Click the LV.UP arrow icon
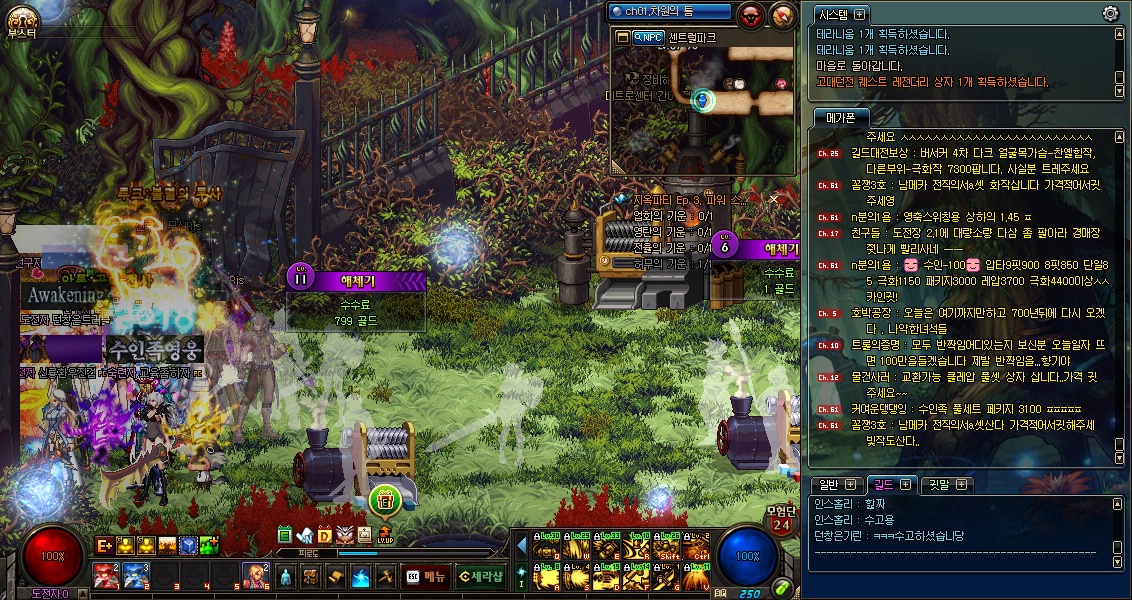This screenshot has height=600, width=1132. [385, 535]
